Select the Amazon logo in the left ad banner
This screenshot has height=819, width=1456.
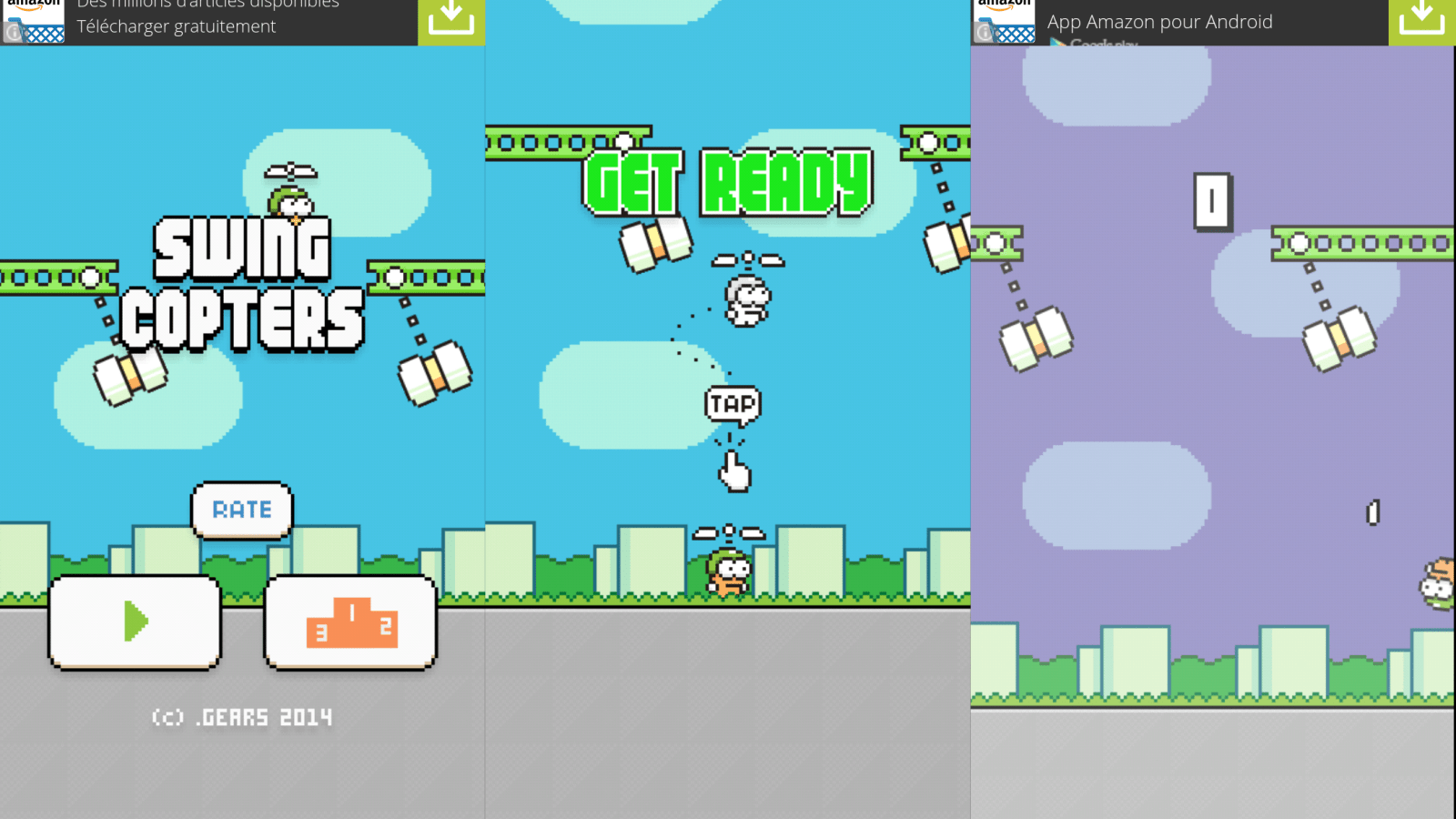(x=34, y=9)
